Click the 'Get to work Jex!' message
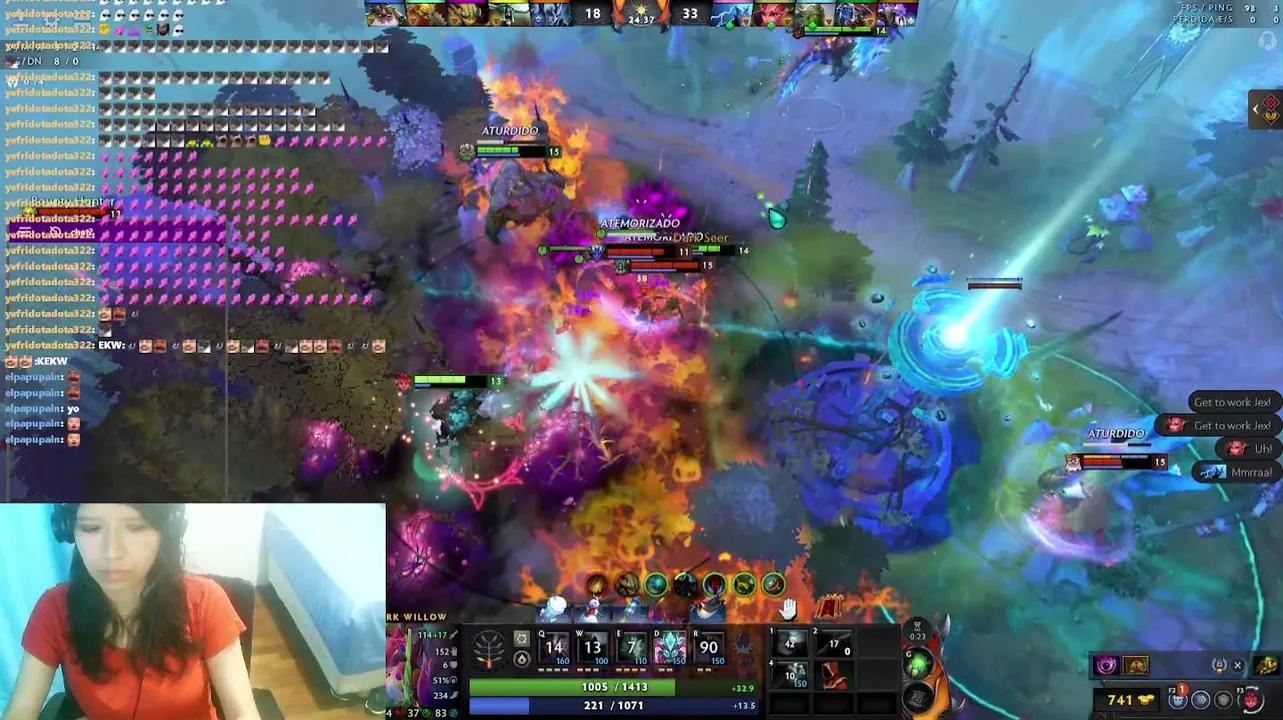This screenshot has height=720, width=1283. (1230, 401)
